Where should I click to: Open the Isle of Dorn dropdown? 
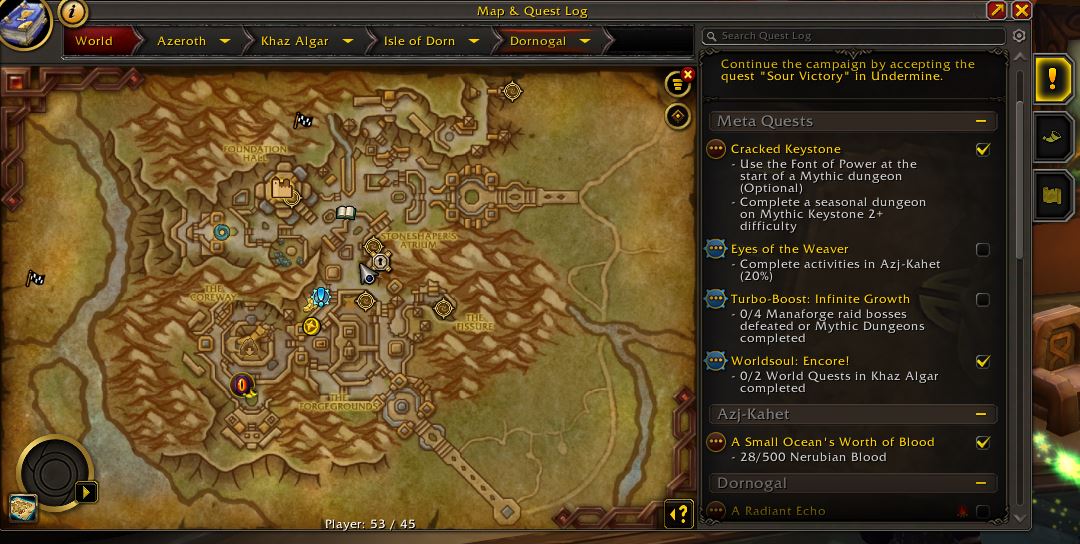(473, 41)
